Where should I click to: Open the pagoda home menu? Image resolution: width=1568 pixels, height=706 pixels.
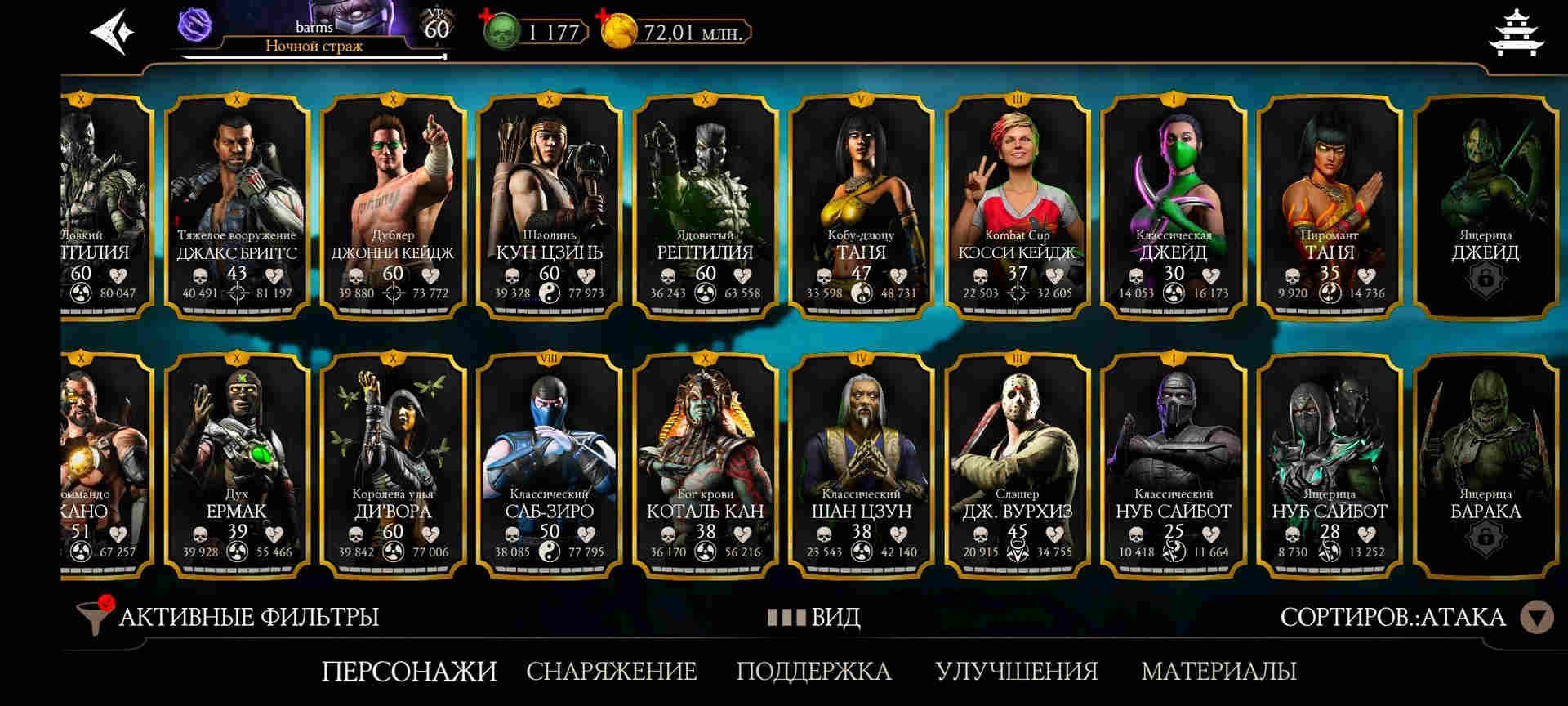click(1517, 33)
